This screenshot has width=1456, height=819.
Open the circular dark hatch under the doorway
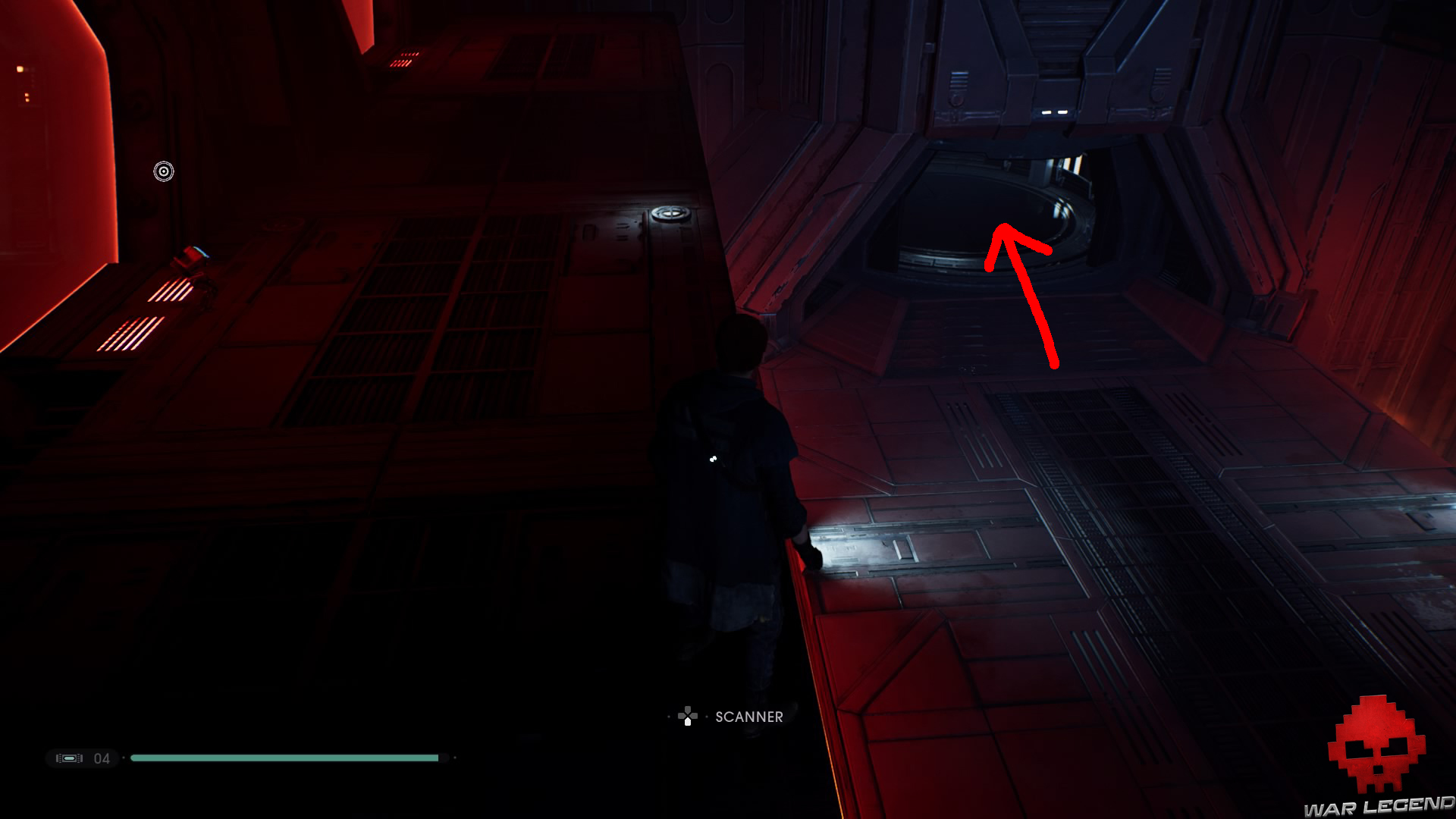[x=978, y=212]
